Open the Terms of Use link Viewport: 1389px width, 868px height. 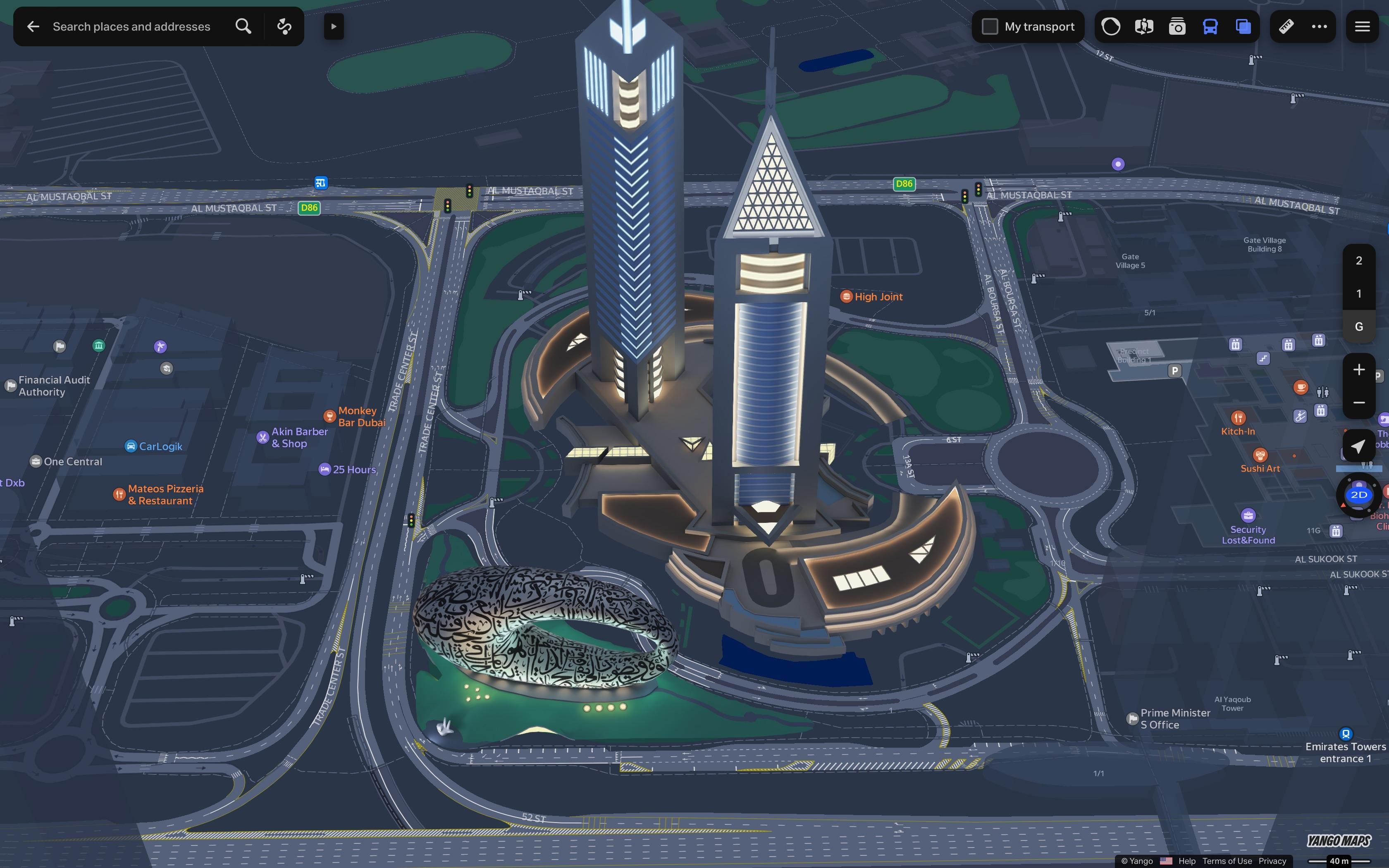(1228, 861)
